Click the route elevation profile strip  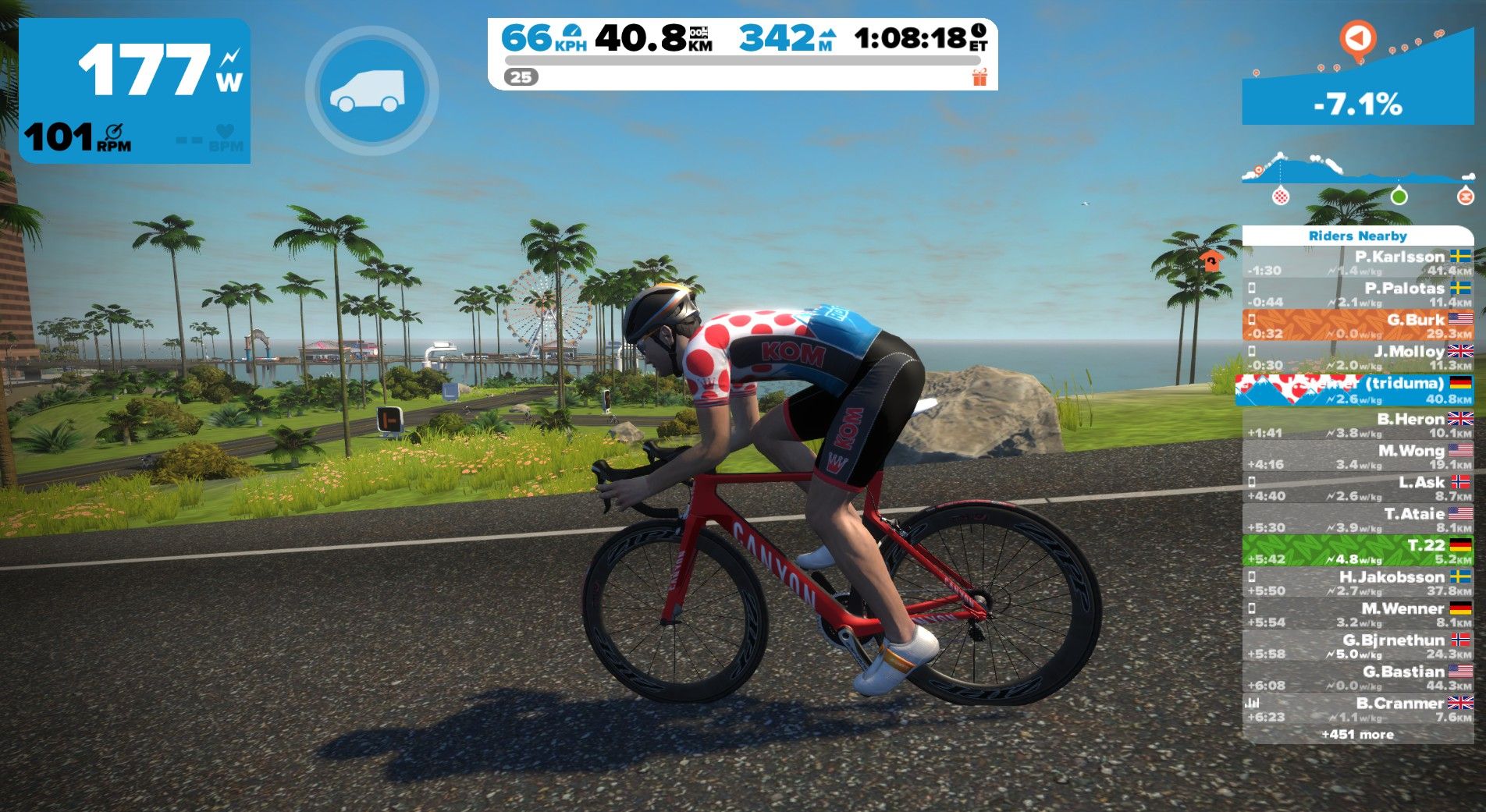[1357, 172]
